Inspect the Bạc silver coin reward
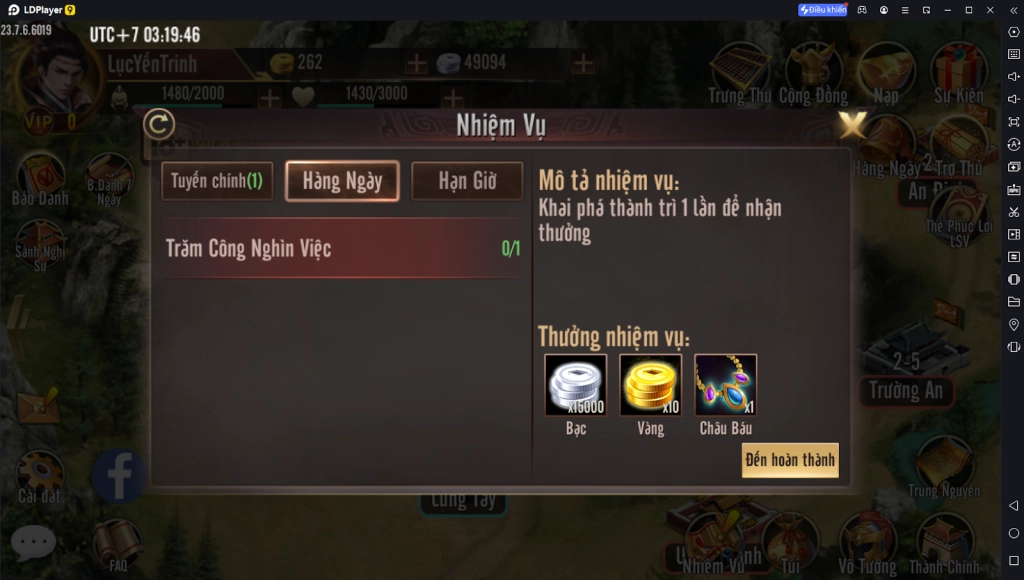Viewport: 1024px width, 580px height. (x=575, y=385)
